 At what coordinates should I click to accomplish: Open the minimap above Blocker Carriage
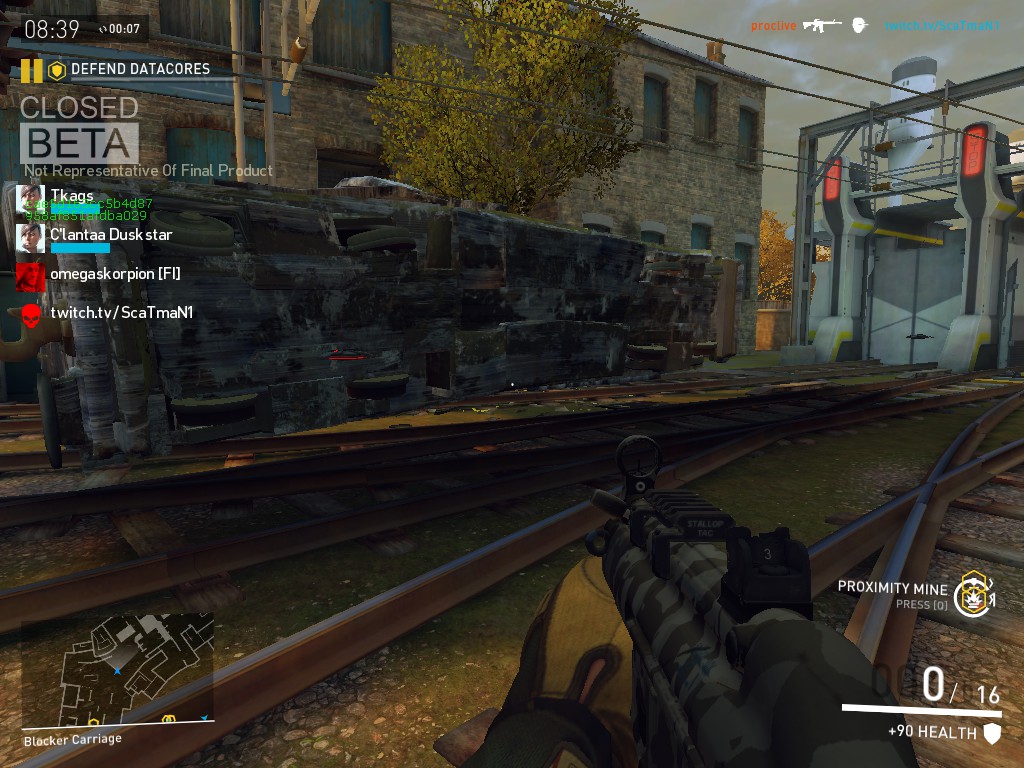[x=118, y=670]
